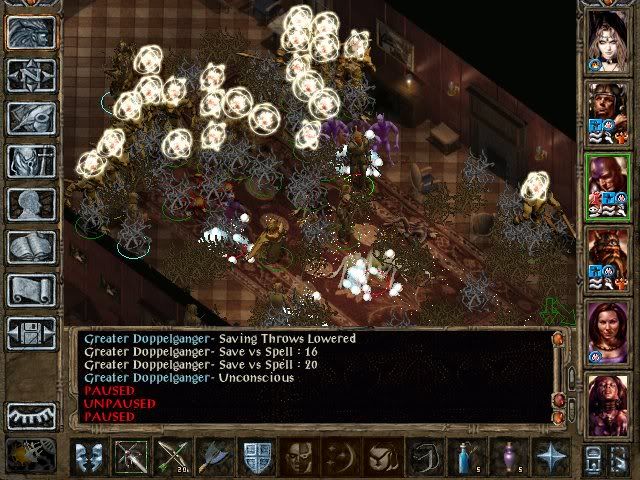Select the pale long-haired woman portrait
Viewport: 640px width, 480px height.
608,38
